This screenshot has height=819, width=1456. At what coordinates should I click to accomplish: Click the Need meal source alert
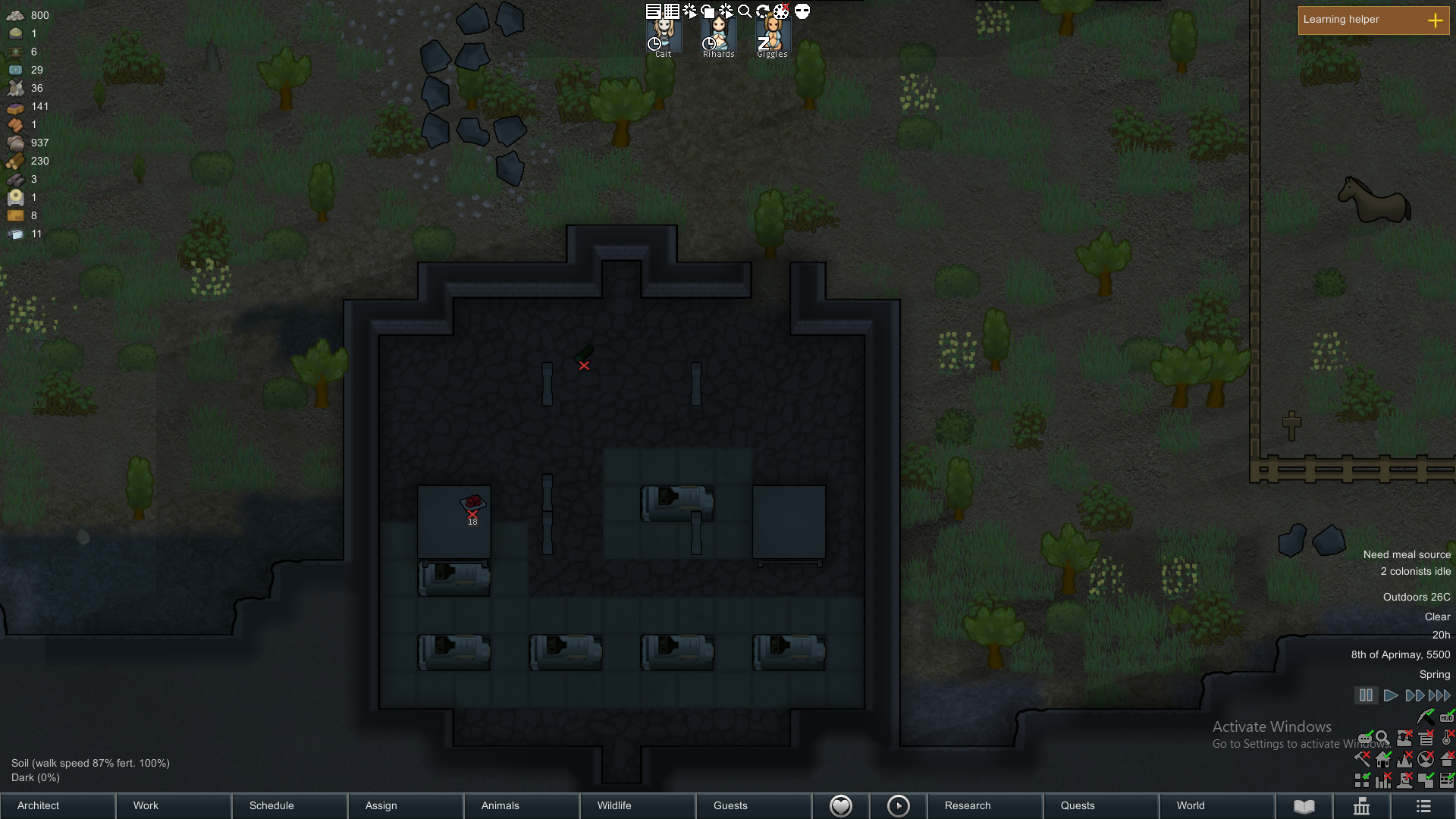tap(1407, 554)
